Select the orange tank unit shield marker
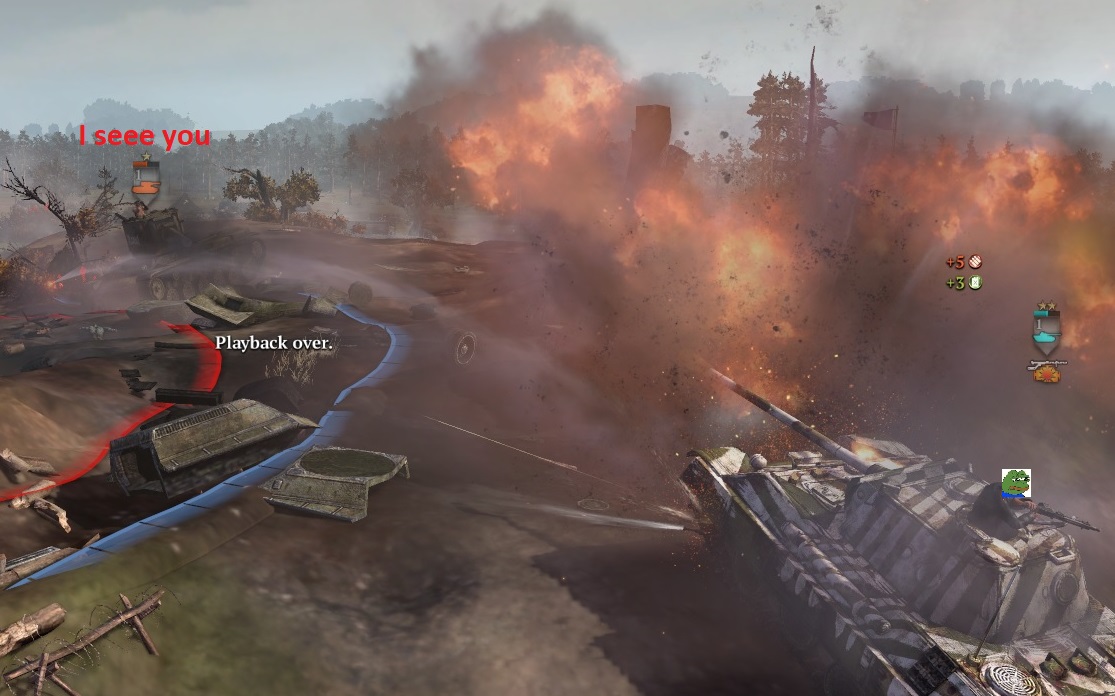This screenshot has width=1115, height=696. point(145,178)
